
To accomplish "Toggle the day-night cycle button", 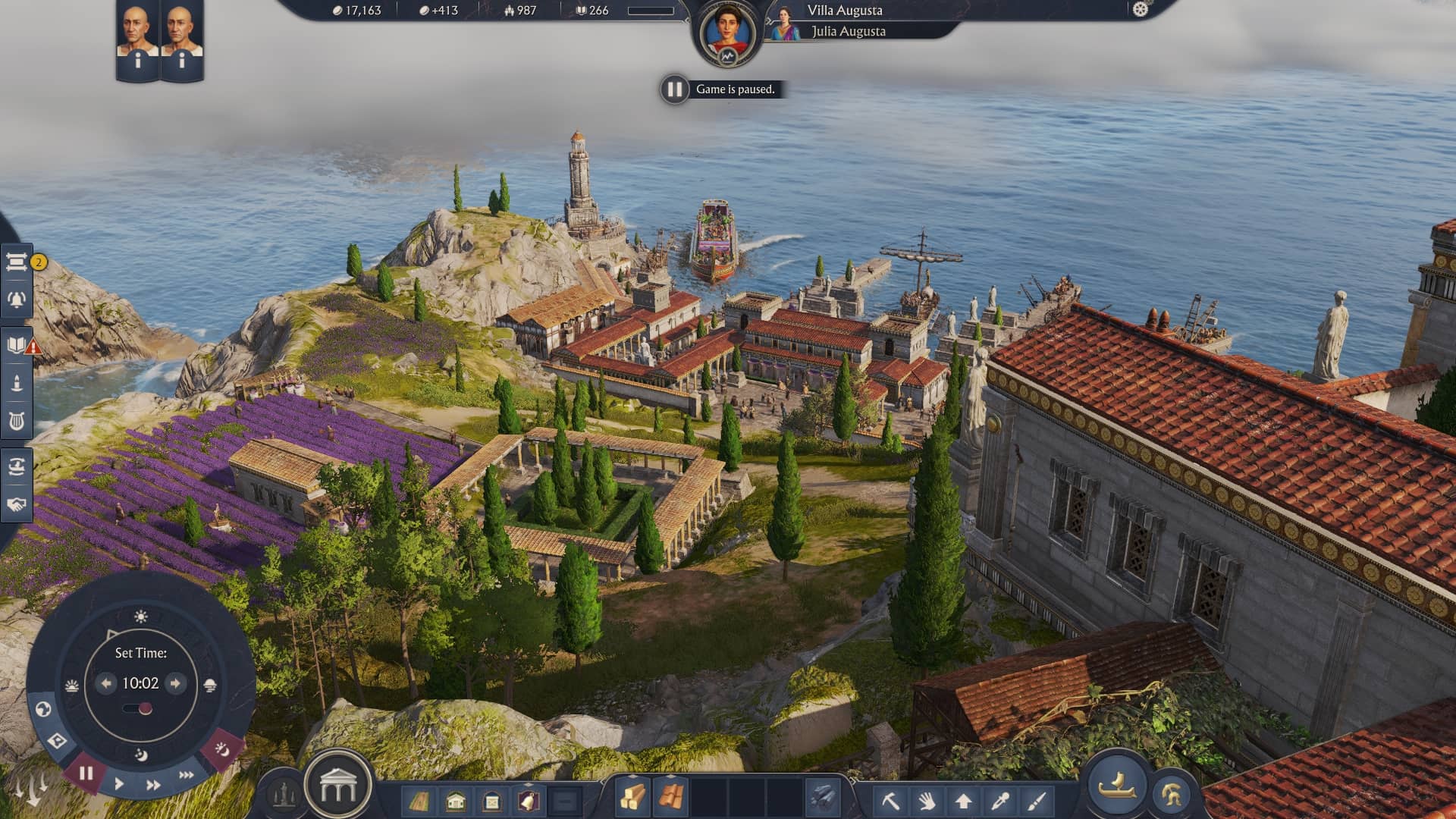I will [x=221, y=750].
